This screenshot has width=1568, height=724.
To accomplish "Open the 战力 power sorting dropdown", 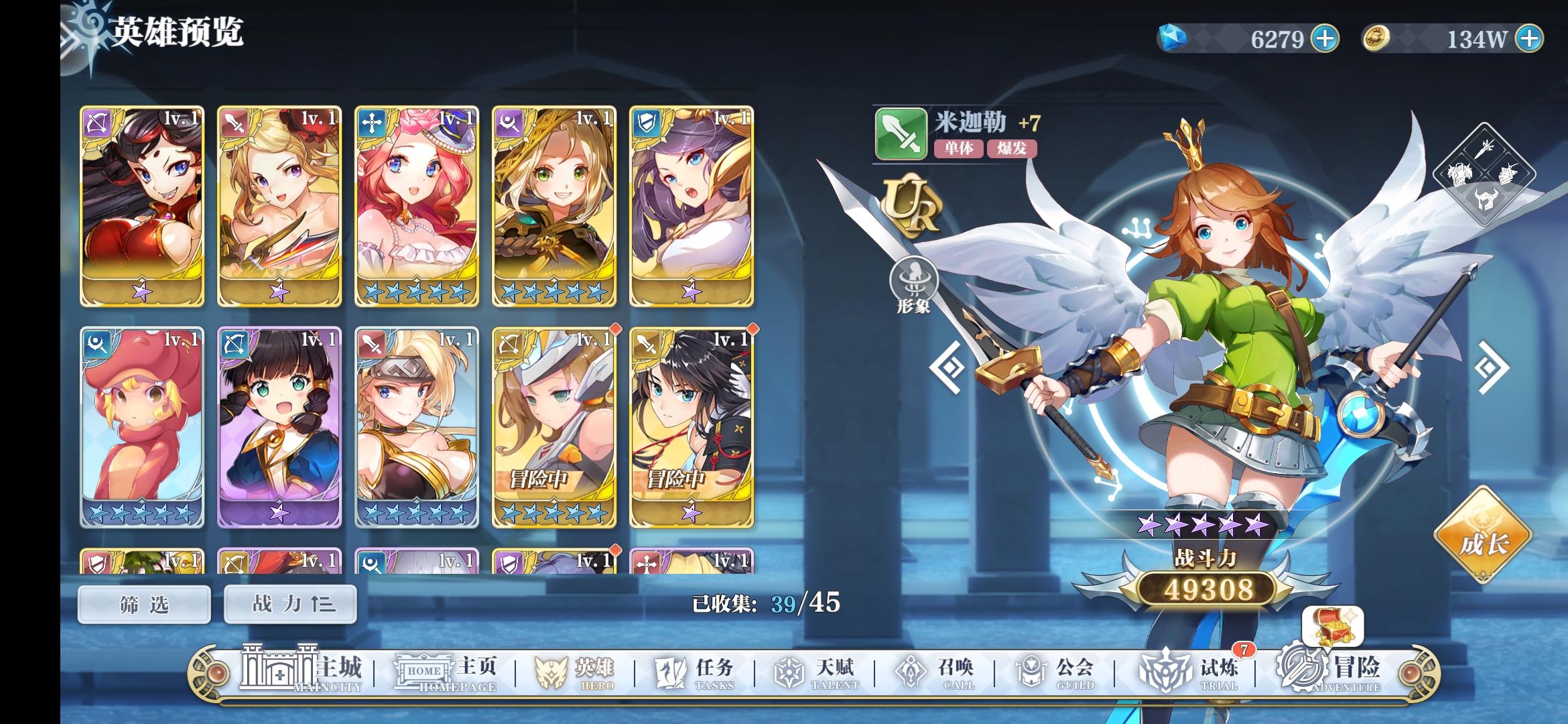I will pyautogui.click(x=289, y=603).
